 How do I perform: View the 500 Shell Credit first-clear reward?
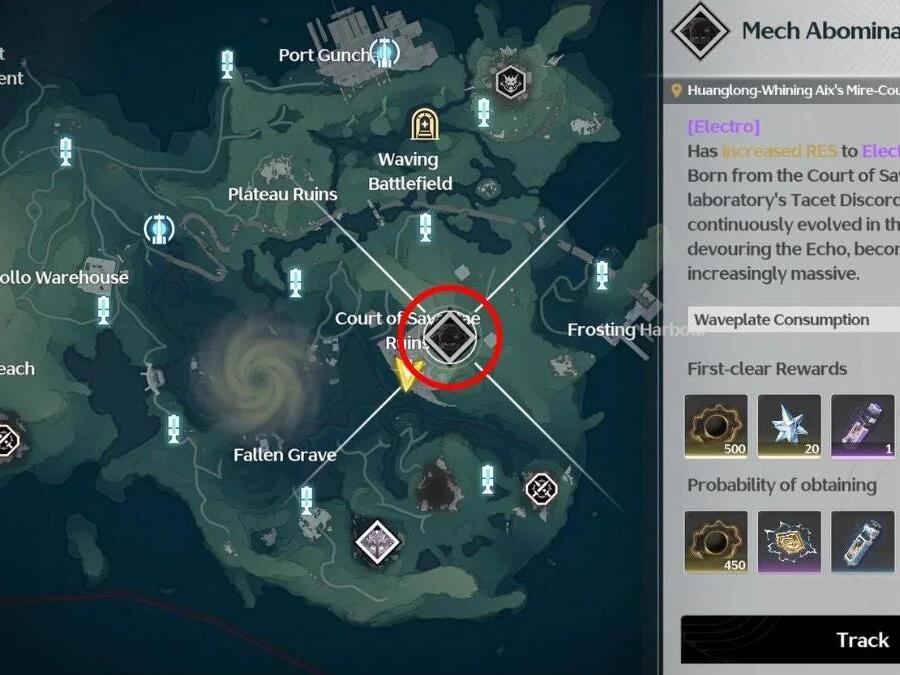coord(715,426)
